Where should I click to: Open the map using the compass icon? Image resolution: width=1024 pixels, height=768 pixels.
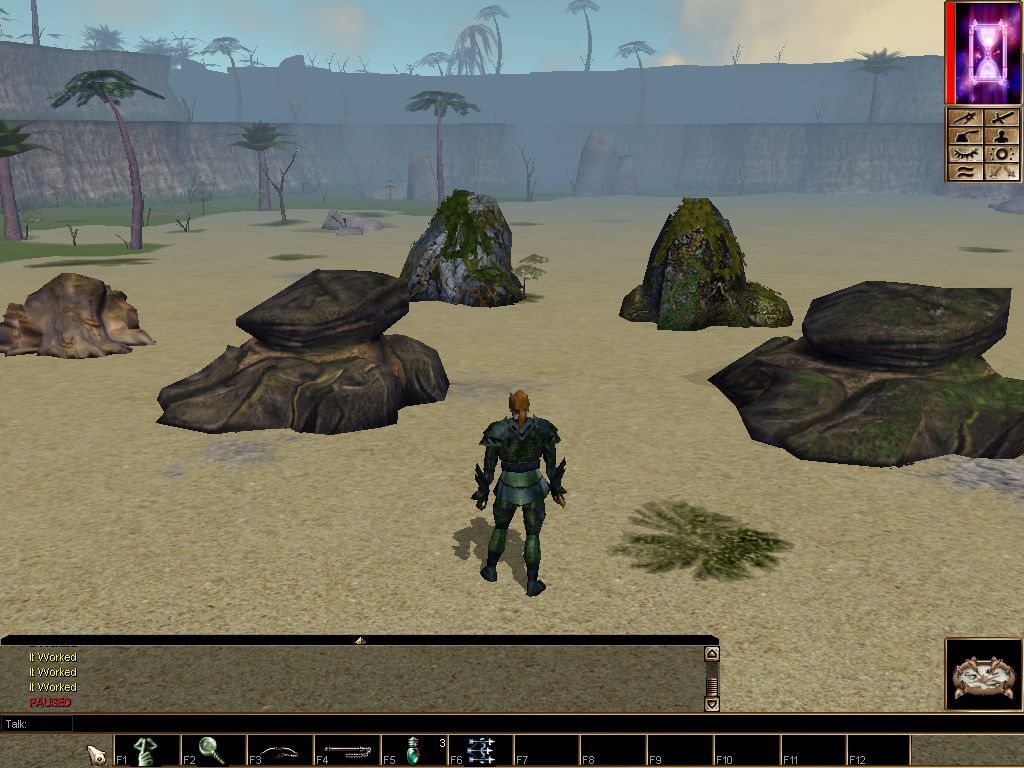coord(964,118)
